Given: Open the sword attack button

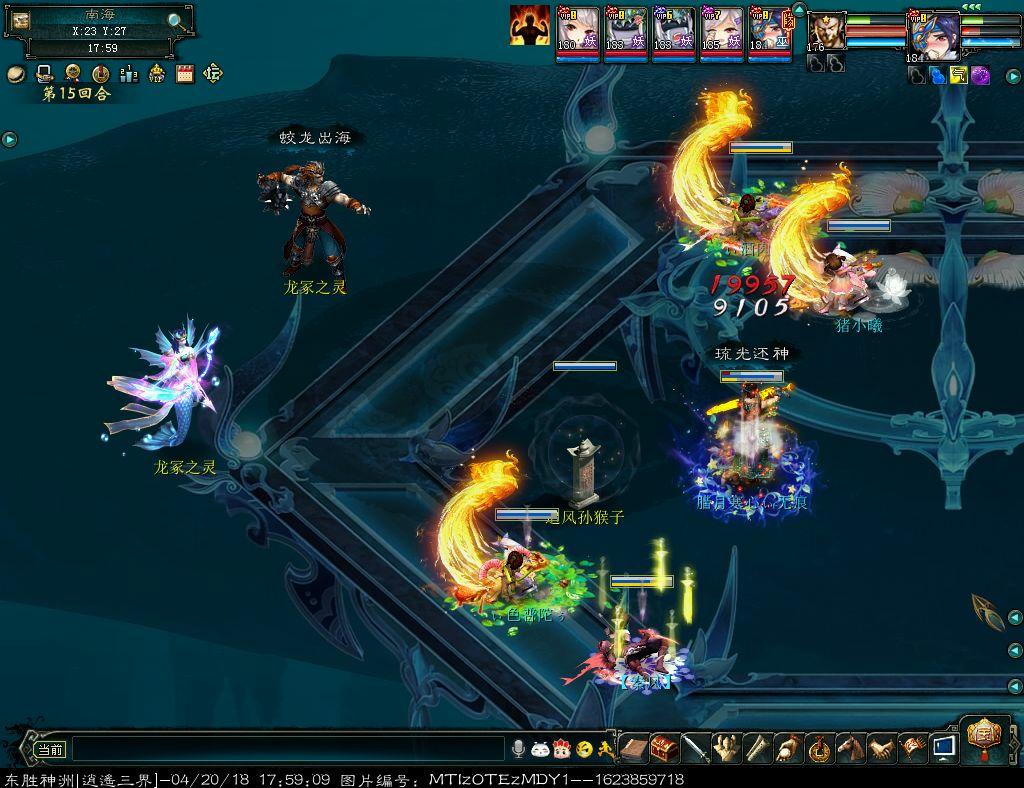Looking at the screenshot, I should (x=695, y=747).
